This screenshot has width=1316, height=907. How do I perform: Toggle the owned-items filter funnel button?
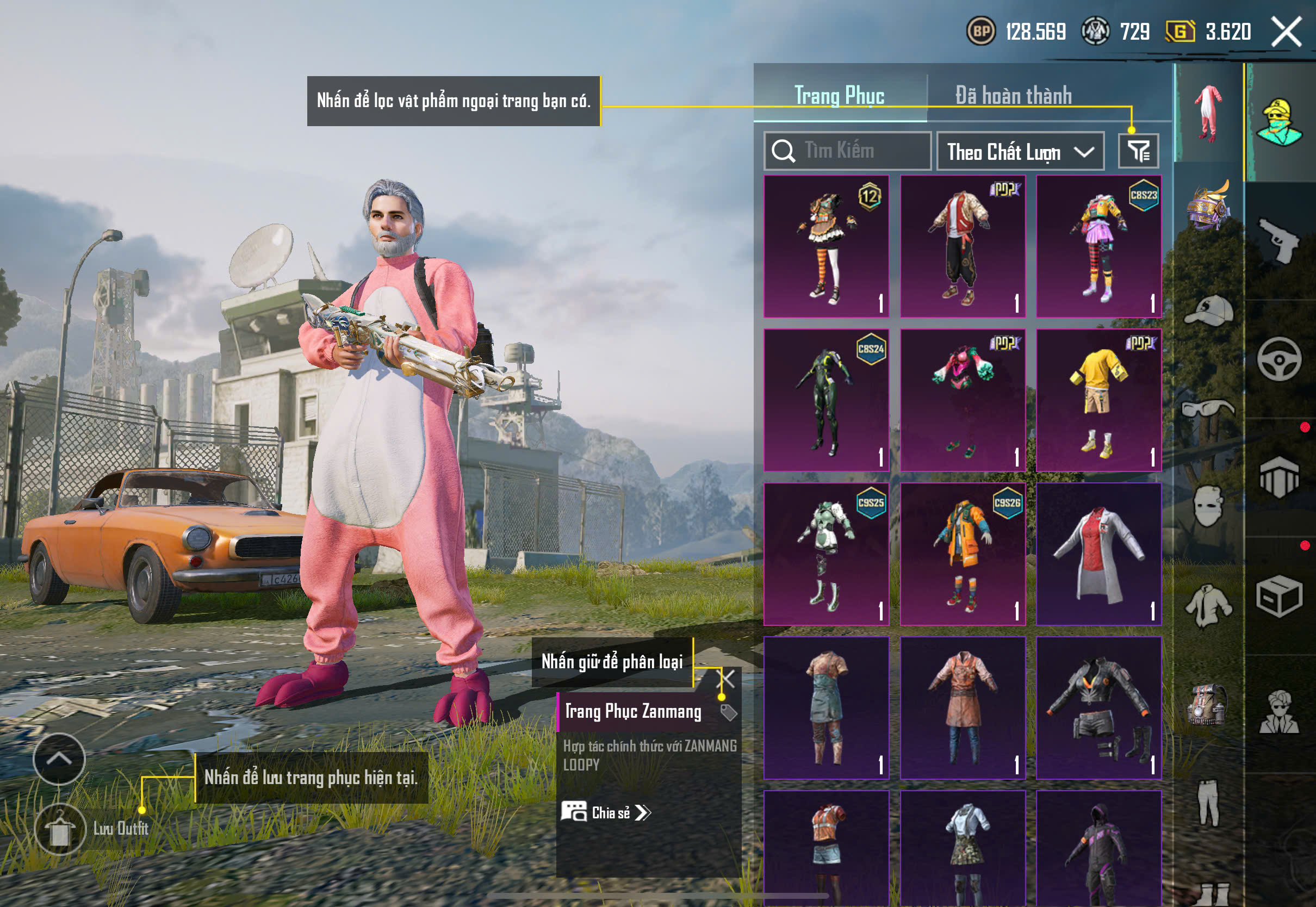click(x=1138, y=151)
